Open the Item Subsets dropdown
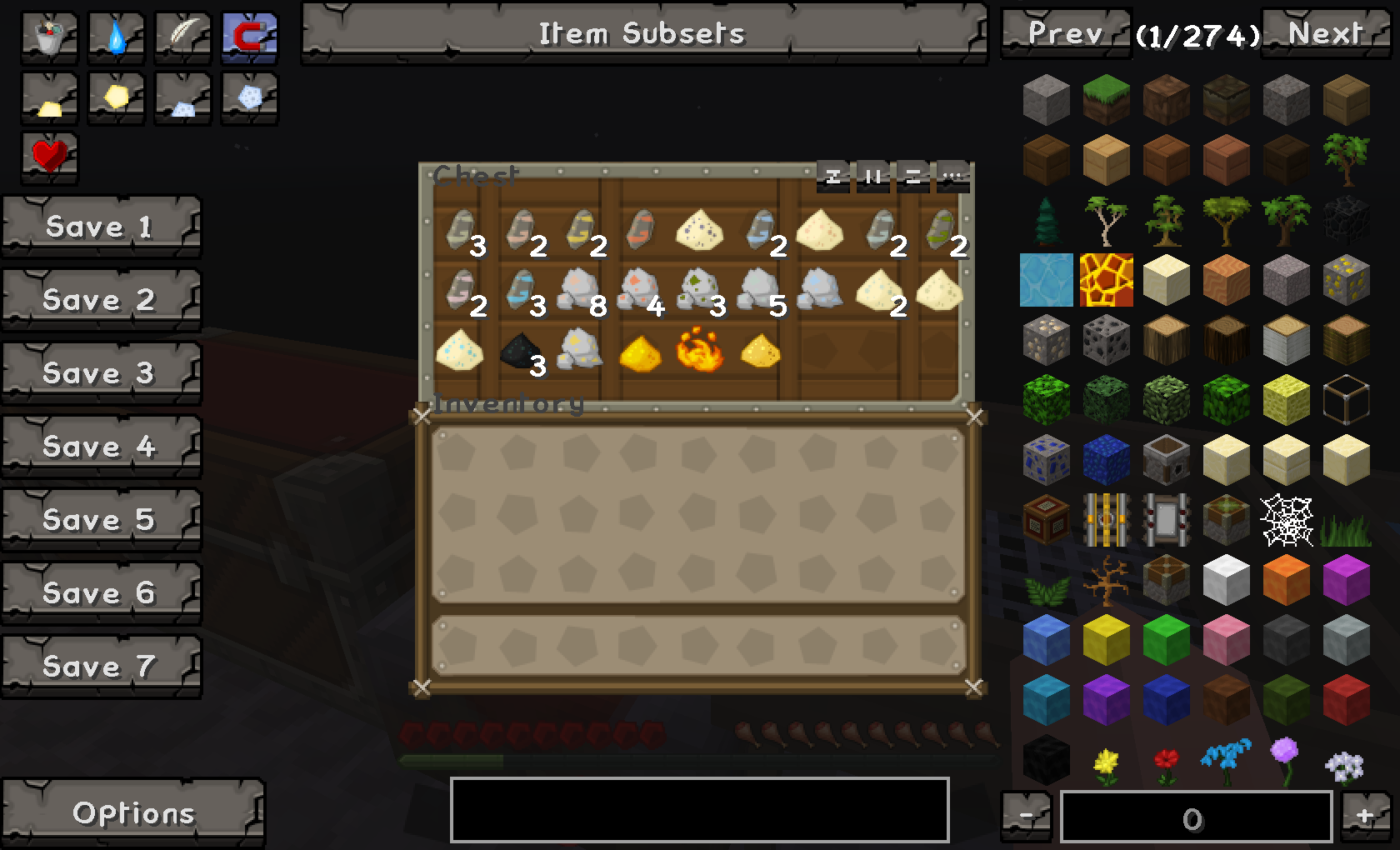 click(x=643, y=33)
